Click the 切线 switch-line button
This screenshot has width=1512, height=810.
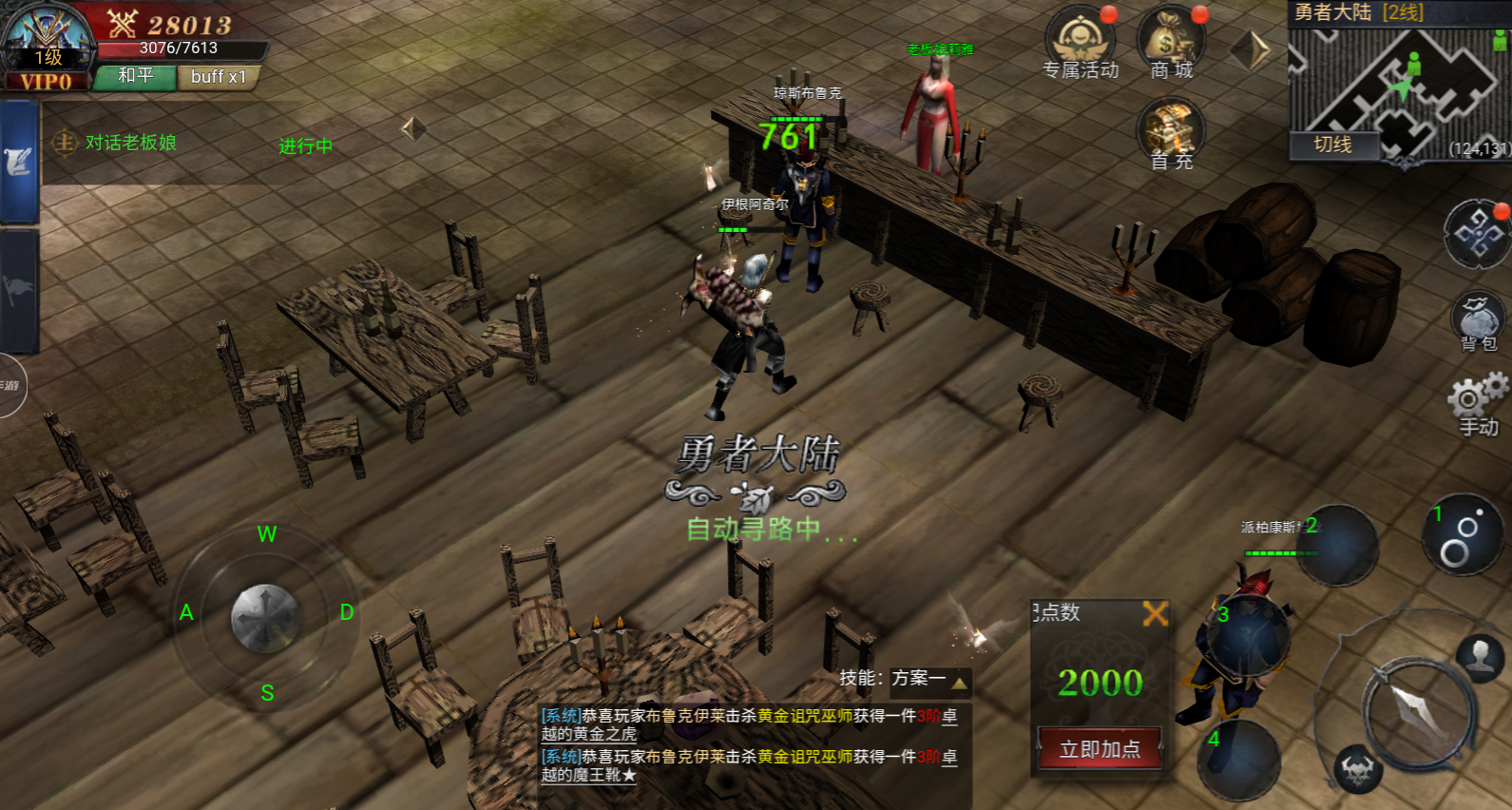tap(1332, 145)
